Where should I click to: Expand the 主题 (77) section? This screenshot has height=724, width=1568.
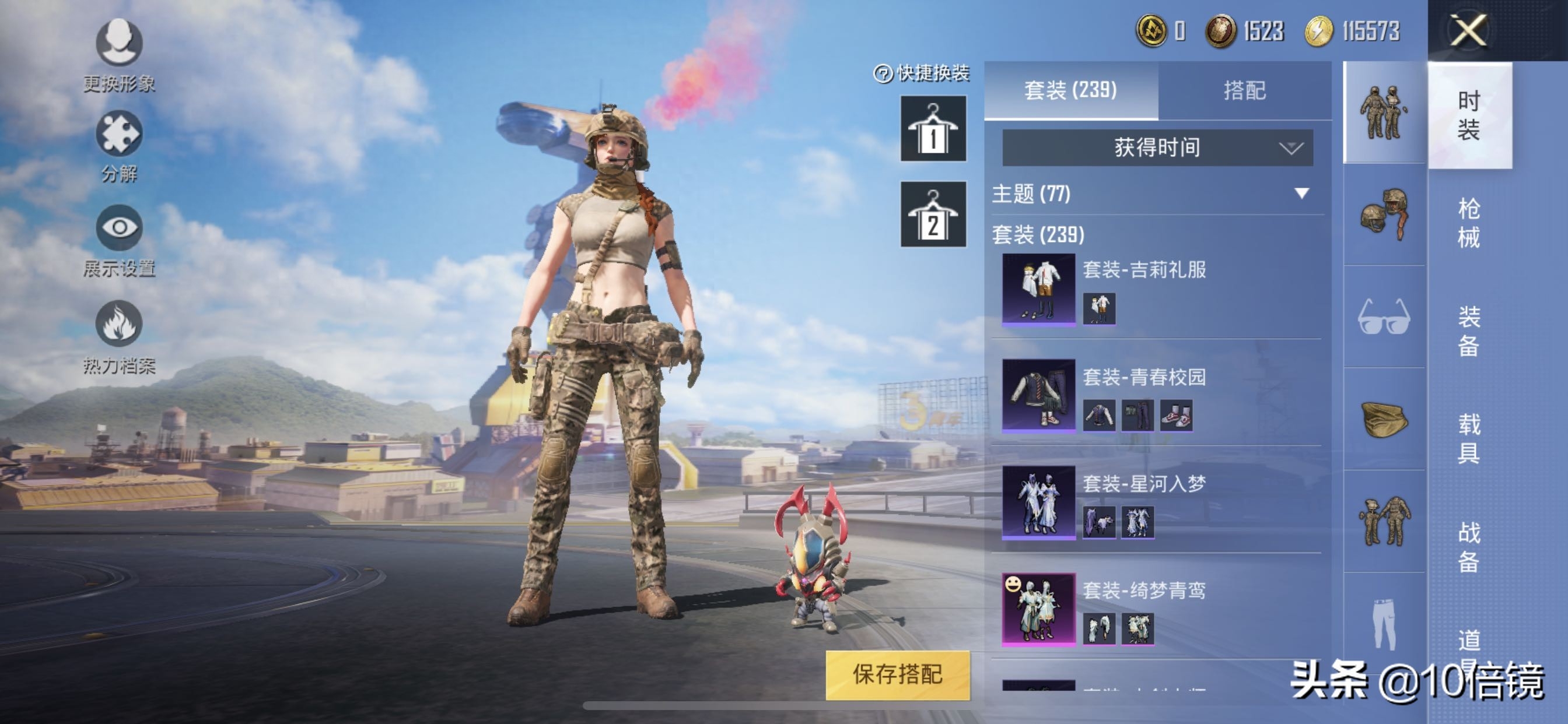pyautogui.click(x=1301, y=194)
